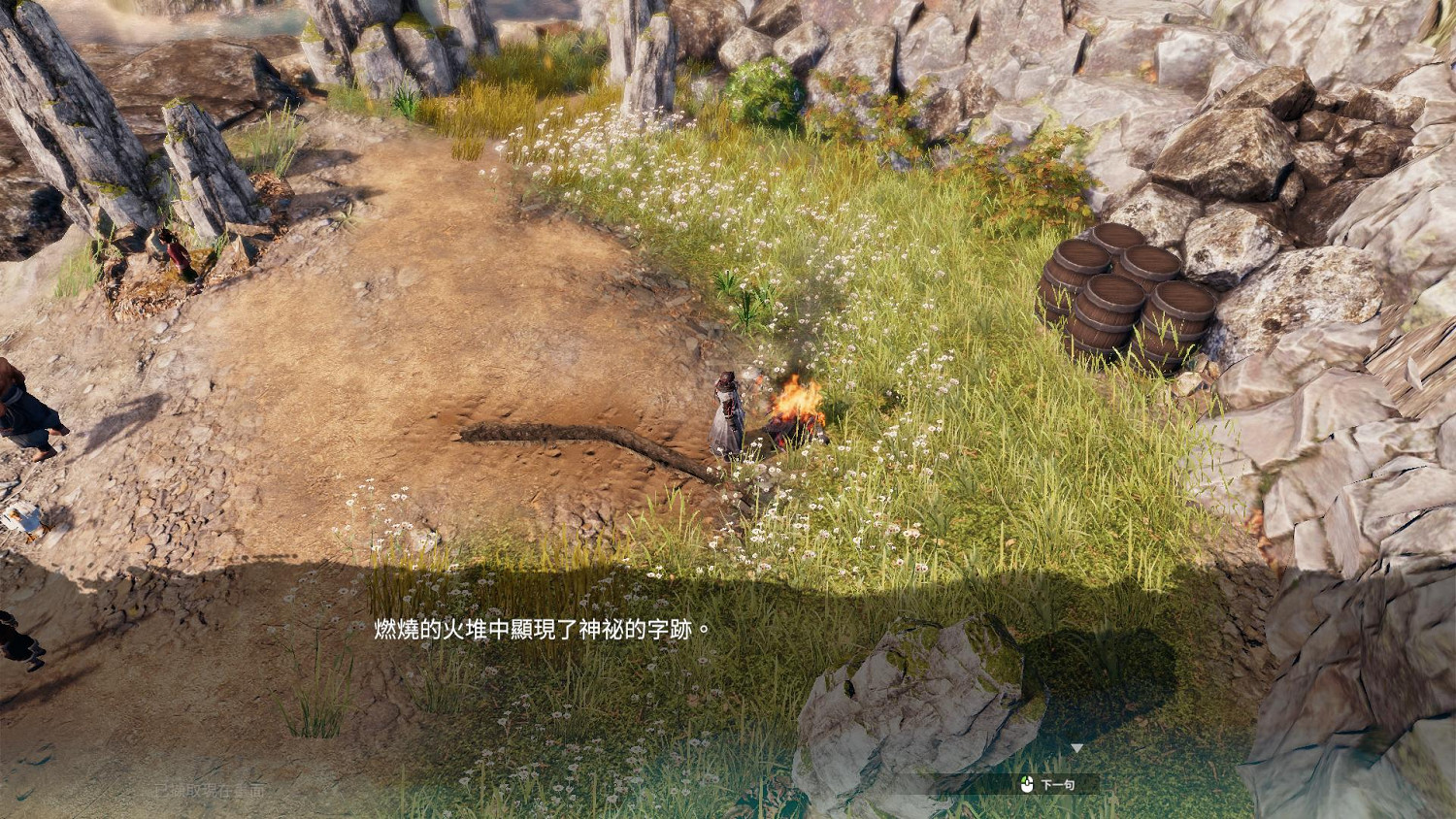Expand the dialogue box via the triangle indicator
This screenshot has width=1456, height=819.
pos(1079,747)
